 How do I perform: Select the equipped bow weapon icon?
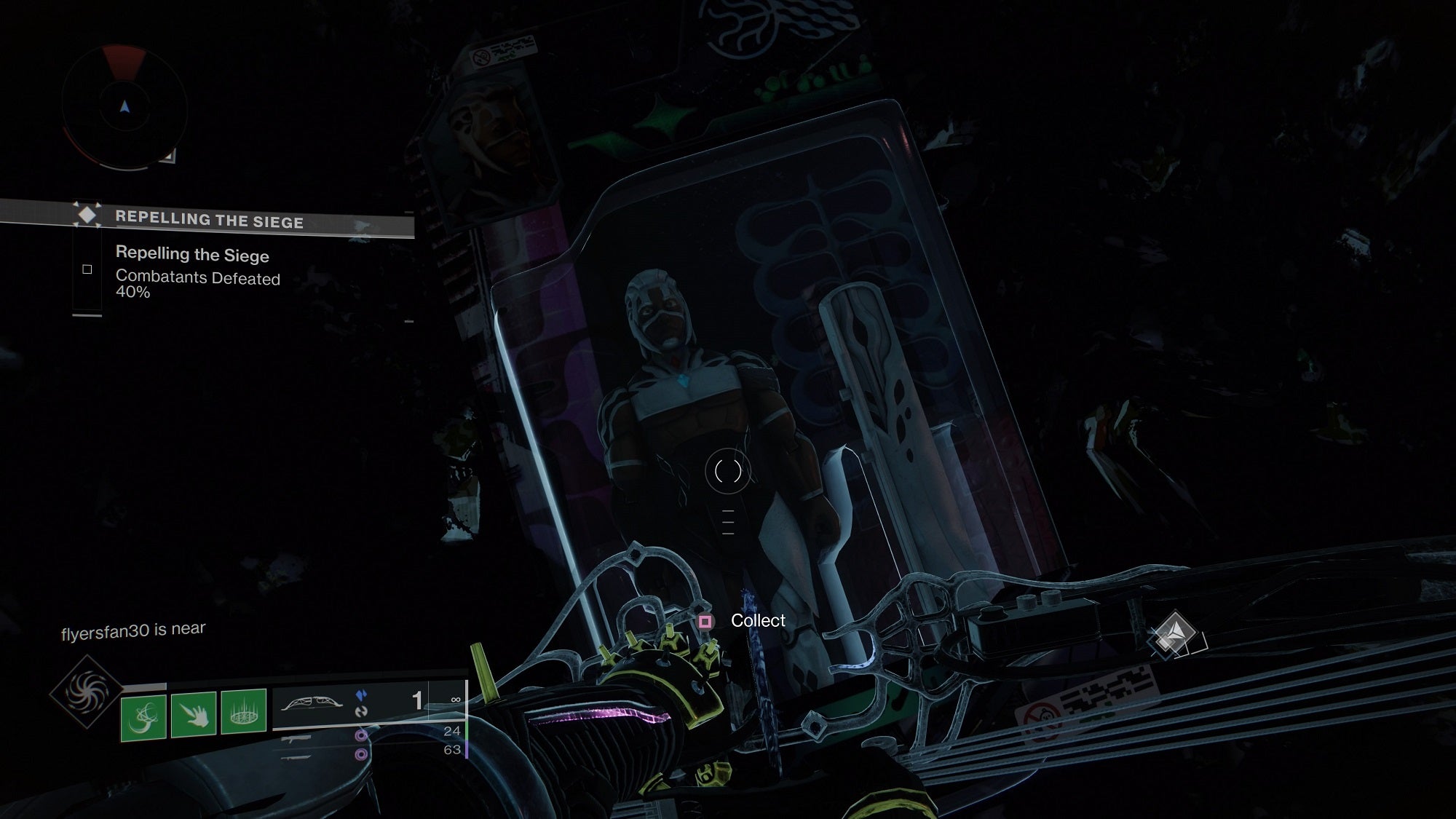[x=312, y=704]
